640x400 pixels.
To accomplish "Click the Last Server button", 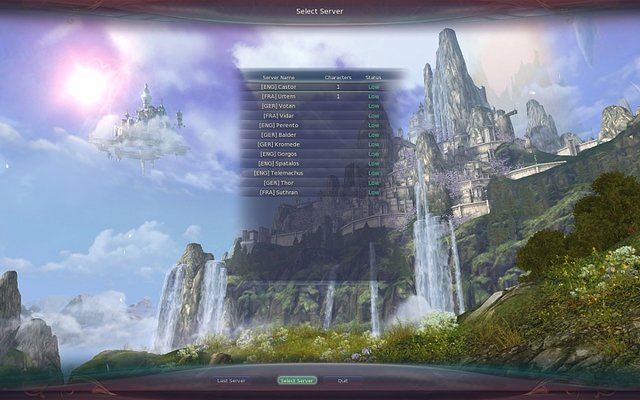I will point(231,381).
